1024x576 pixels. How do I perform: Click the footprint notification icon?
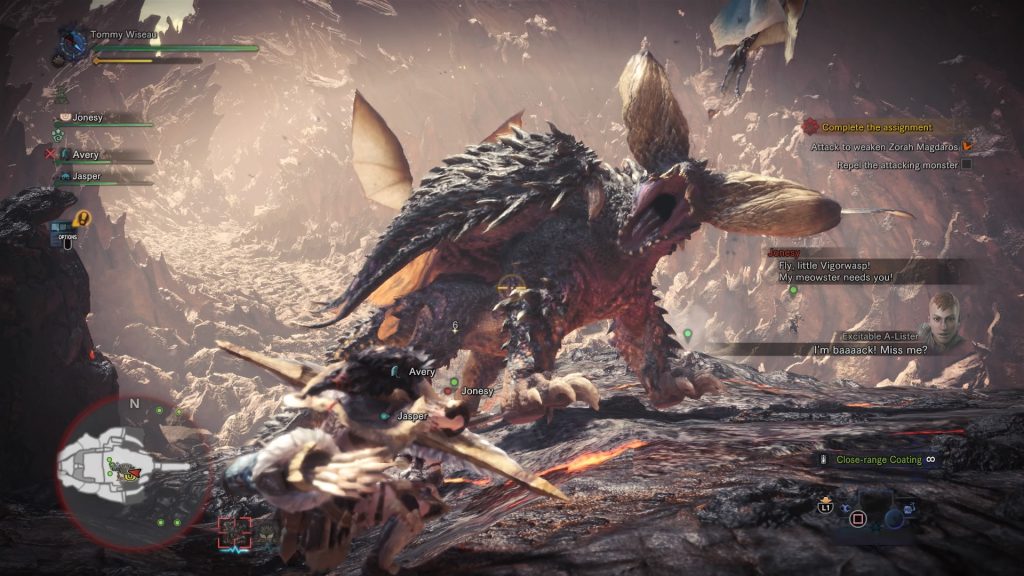[81, 216]
